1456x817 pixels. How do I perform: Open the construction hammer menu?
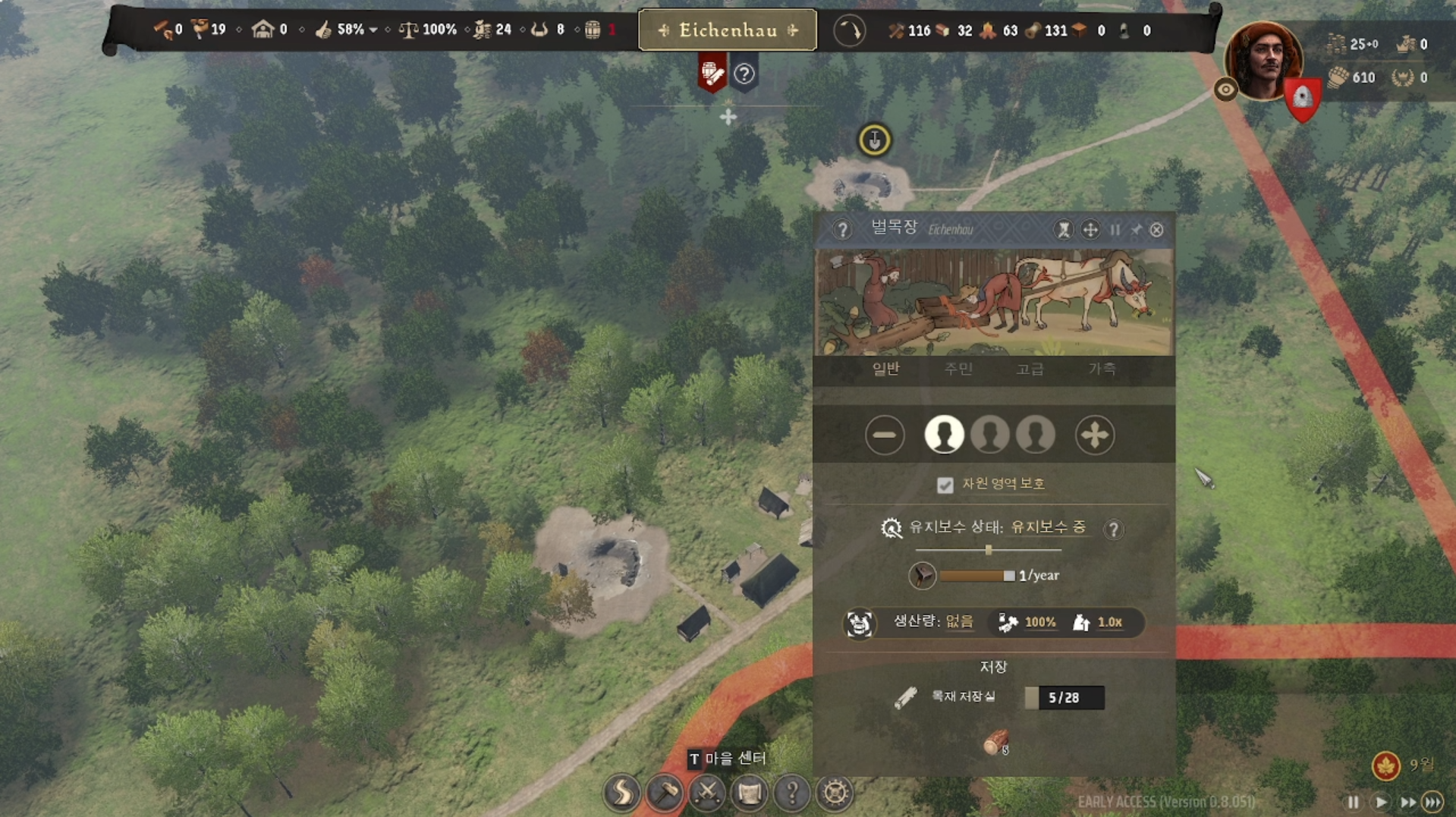(x=665, y=793)
